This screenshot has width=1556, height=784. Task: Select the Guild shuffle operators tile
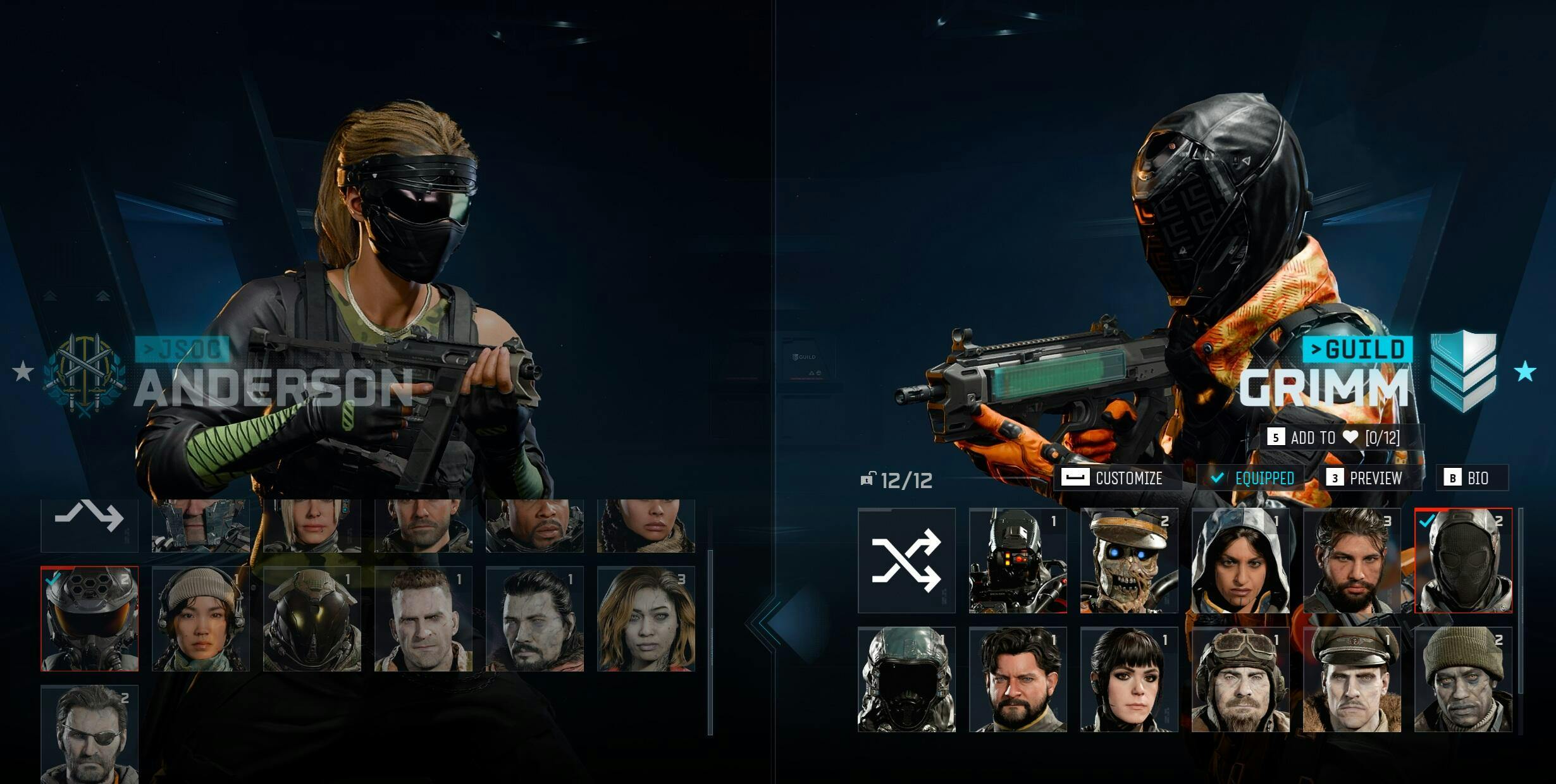coord(906,560)
